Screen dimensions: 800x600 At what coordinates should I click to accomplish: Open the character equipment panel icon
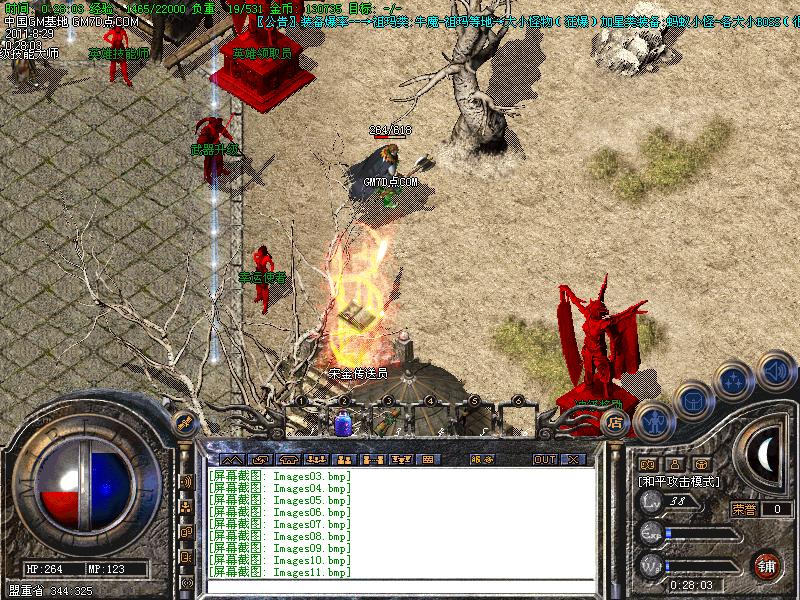(x=654, y=420)
